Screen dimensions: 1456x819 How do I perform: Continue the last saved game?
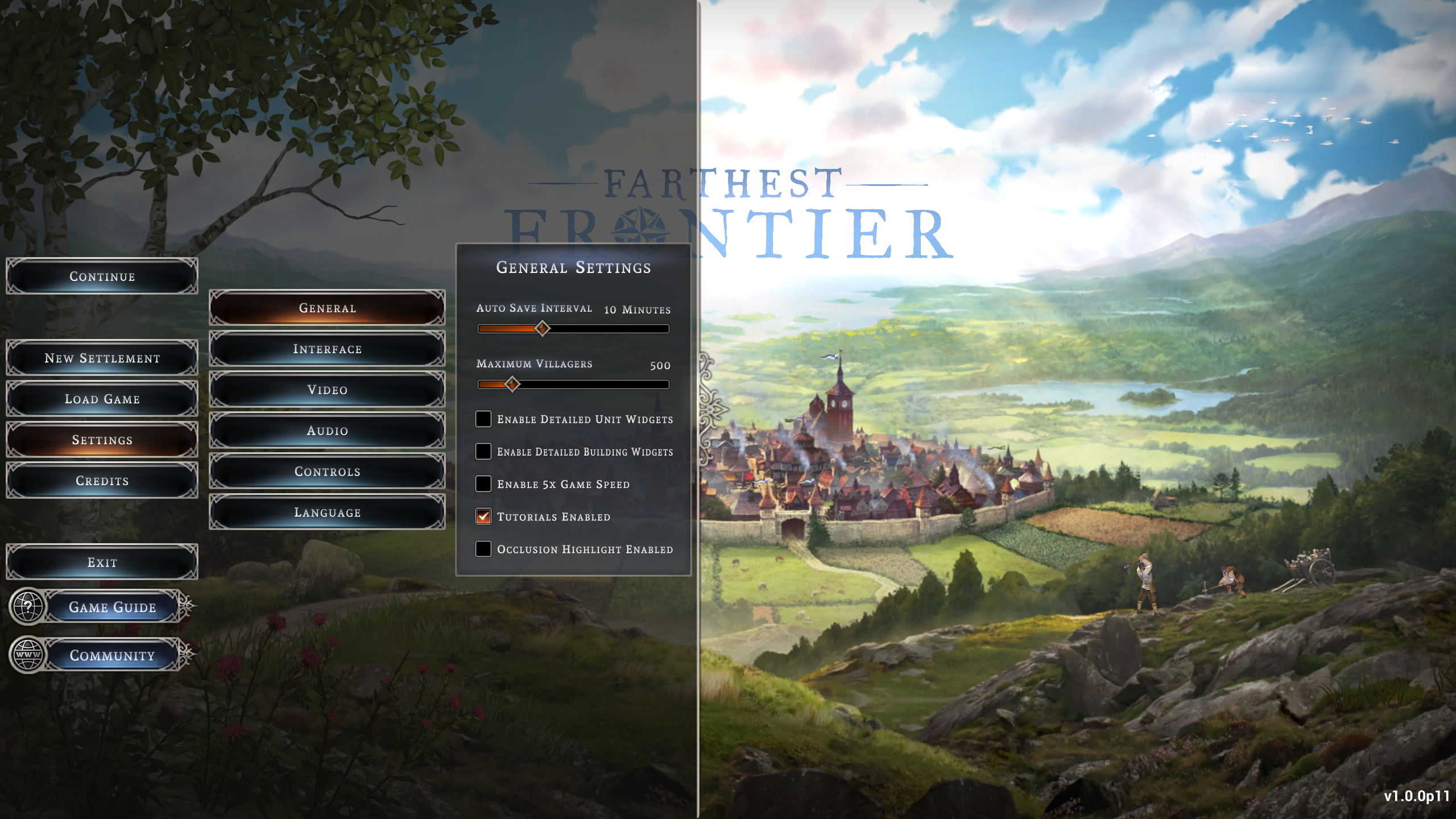point(102,276)
